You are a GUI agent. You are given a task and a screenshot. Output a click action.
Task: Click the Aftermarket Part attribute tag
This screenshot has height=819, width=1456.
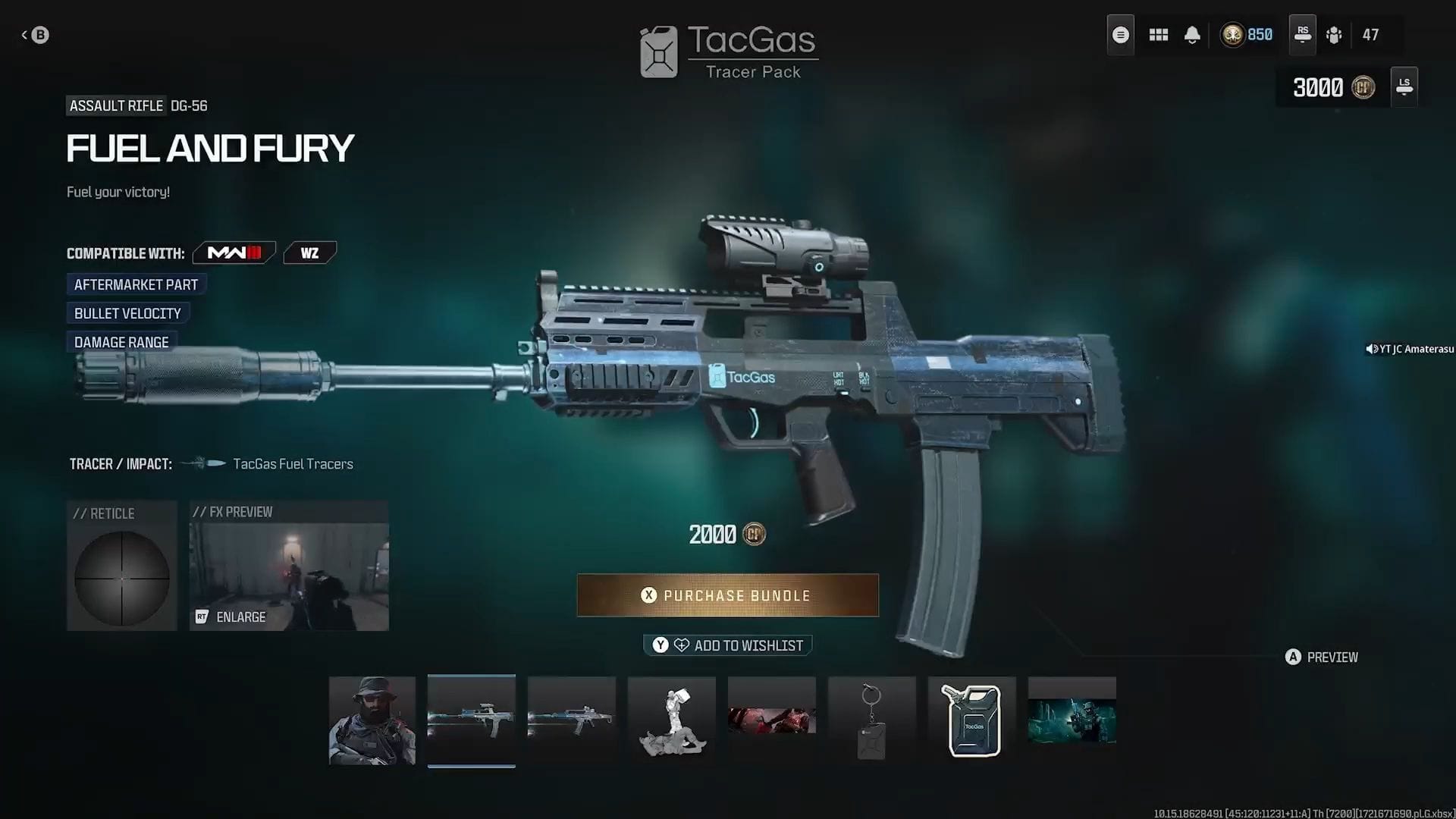[136, 284]
